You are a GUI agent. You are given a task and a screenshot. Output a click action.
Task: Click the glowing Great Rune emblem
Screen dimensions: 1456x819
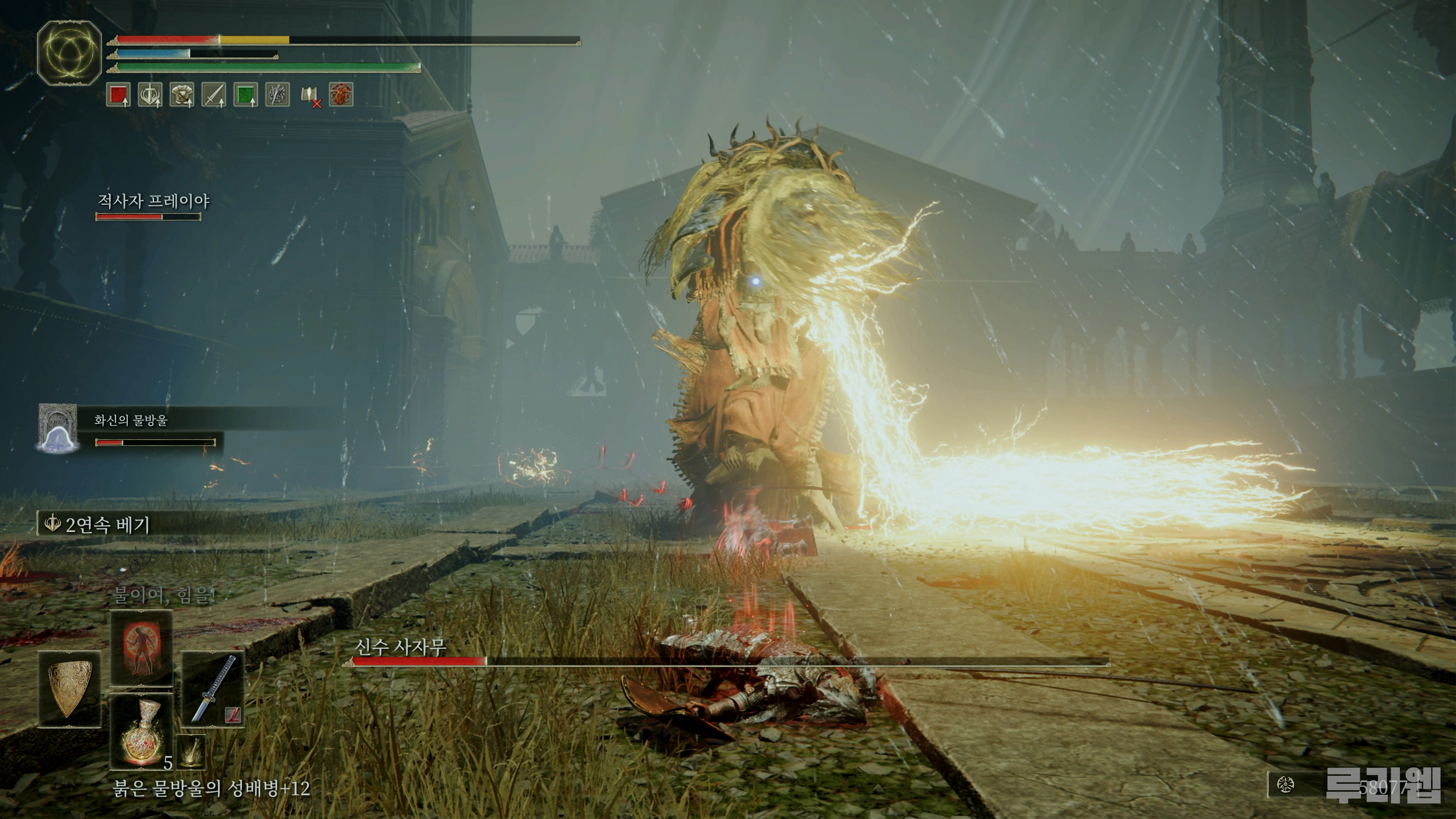(x=69, y=53)
